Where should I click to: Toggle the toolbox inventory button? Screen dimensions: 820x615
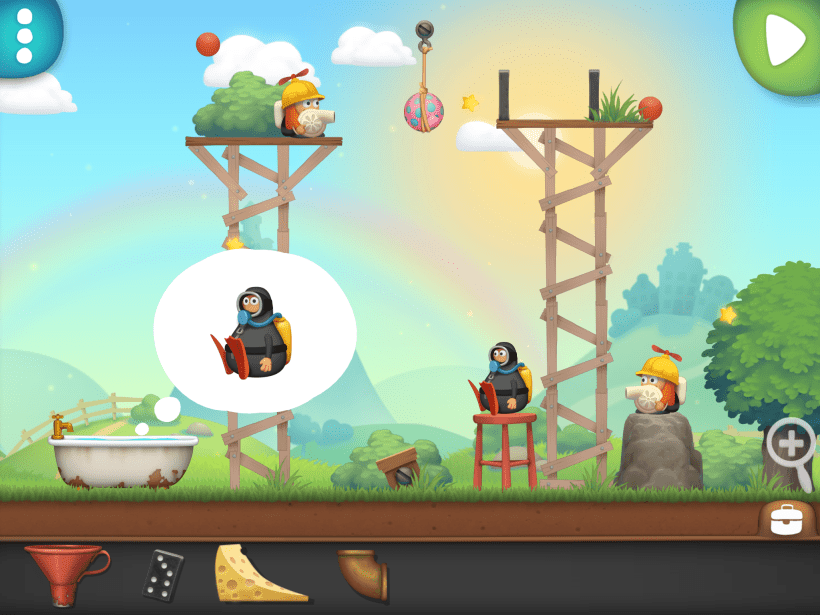pos(787,518)
